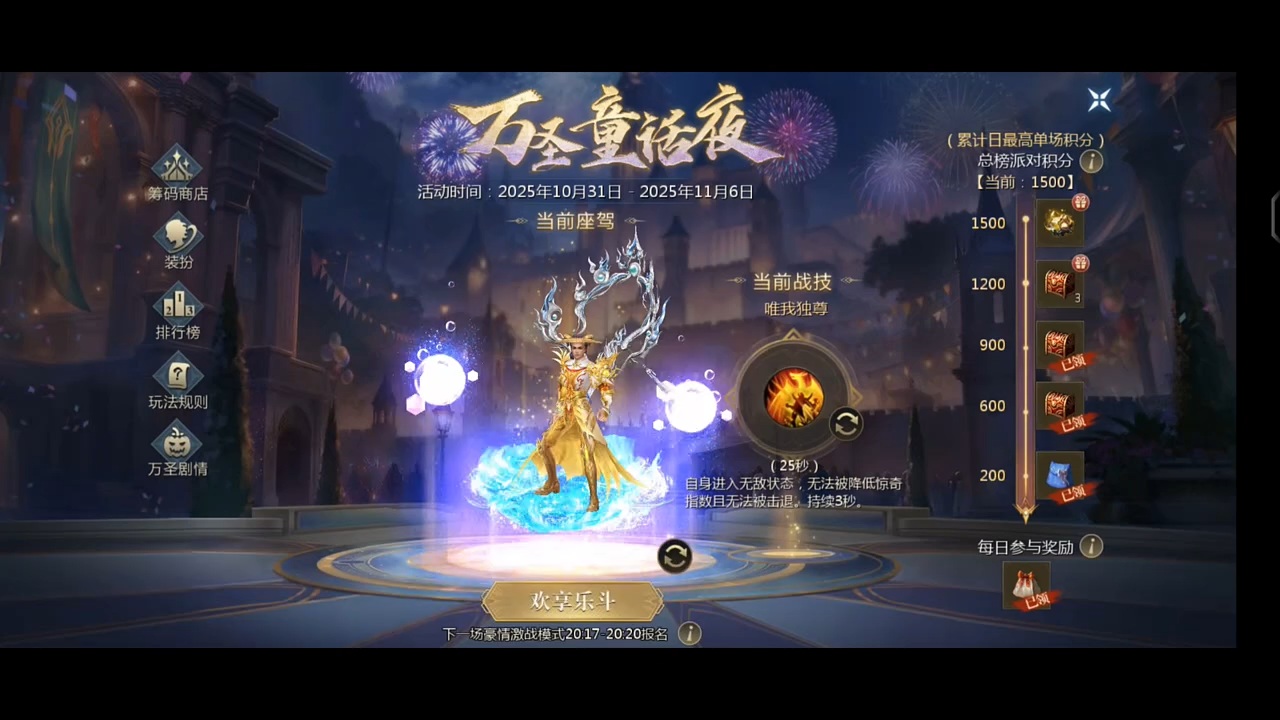Click the info icon next to the signup time
Viewport: 1280px width, 720px height.
689,633
